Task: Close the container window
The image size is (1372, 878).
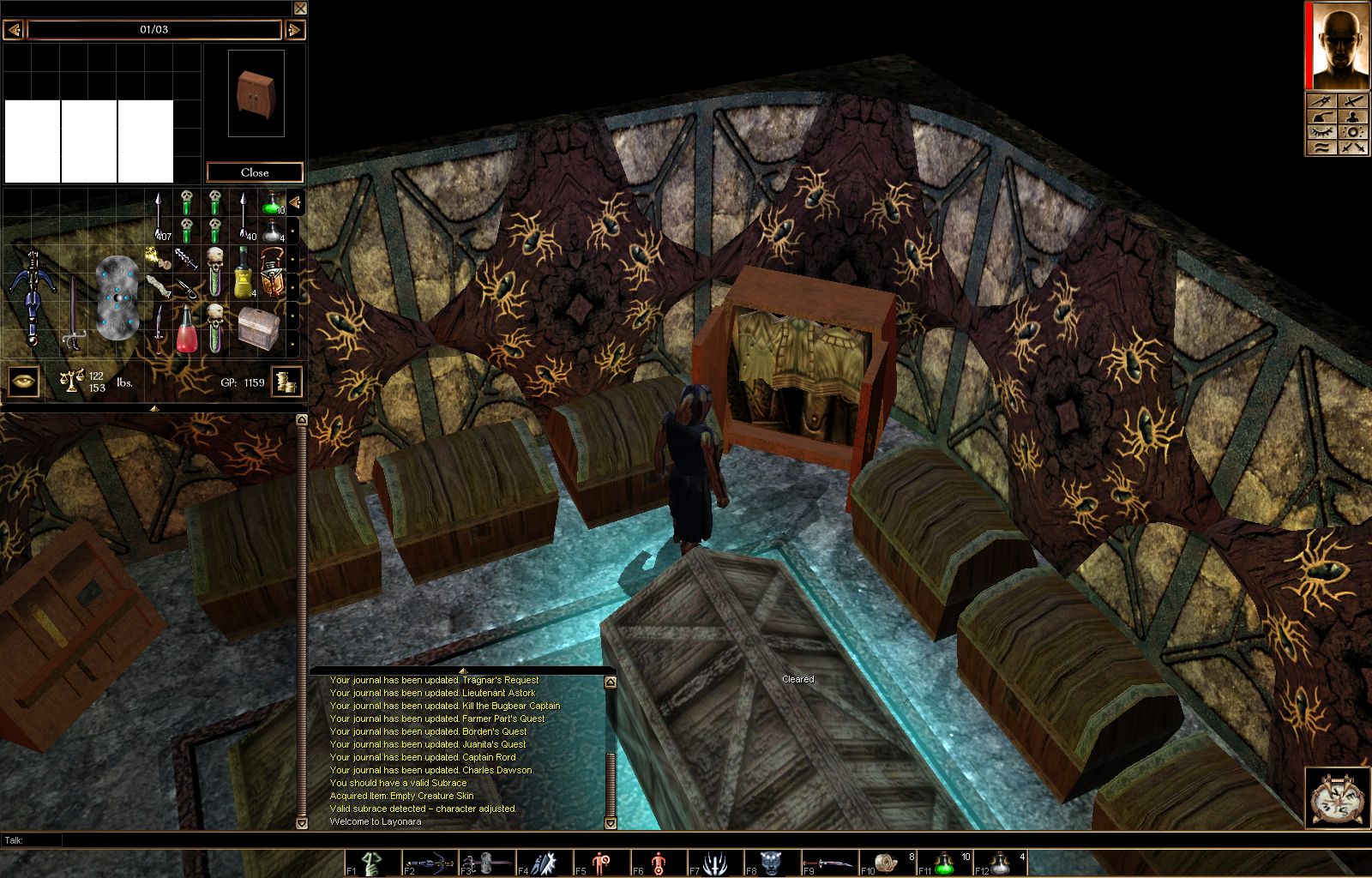Action: 255,172
